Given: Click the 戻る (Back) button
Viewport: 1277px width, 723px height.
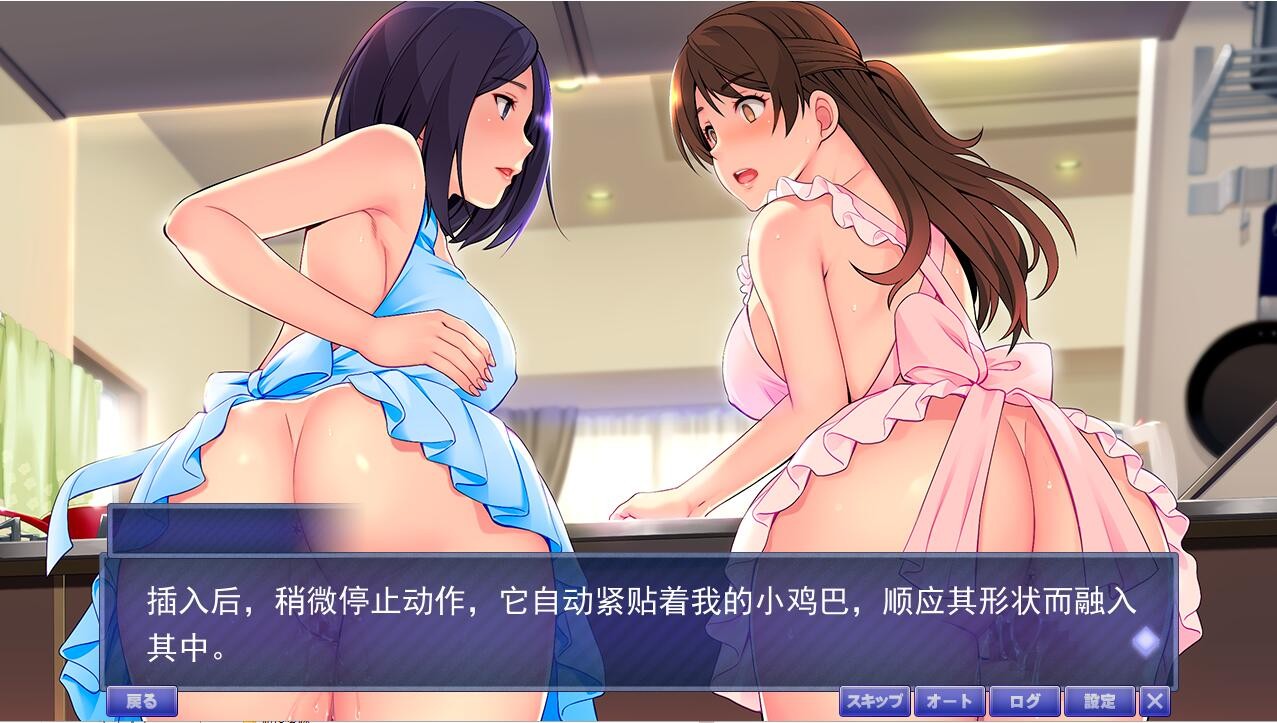Looking at the screenshot, I should point(141,701).
